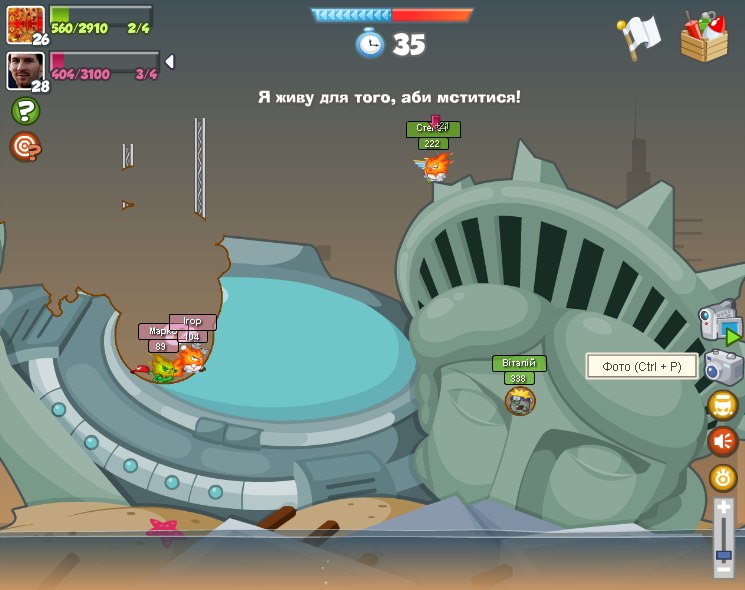Take a screenshot with the photo camera
Screen dimensions: 745x590
724,367
